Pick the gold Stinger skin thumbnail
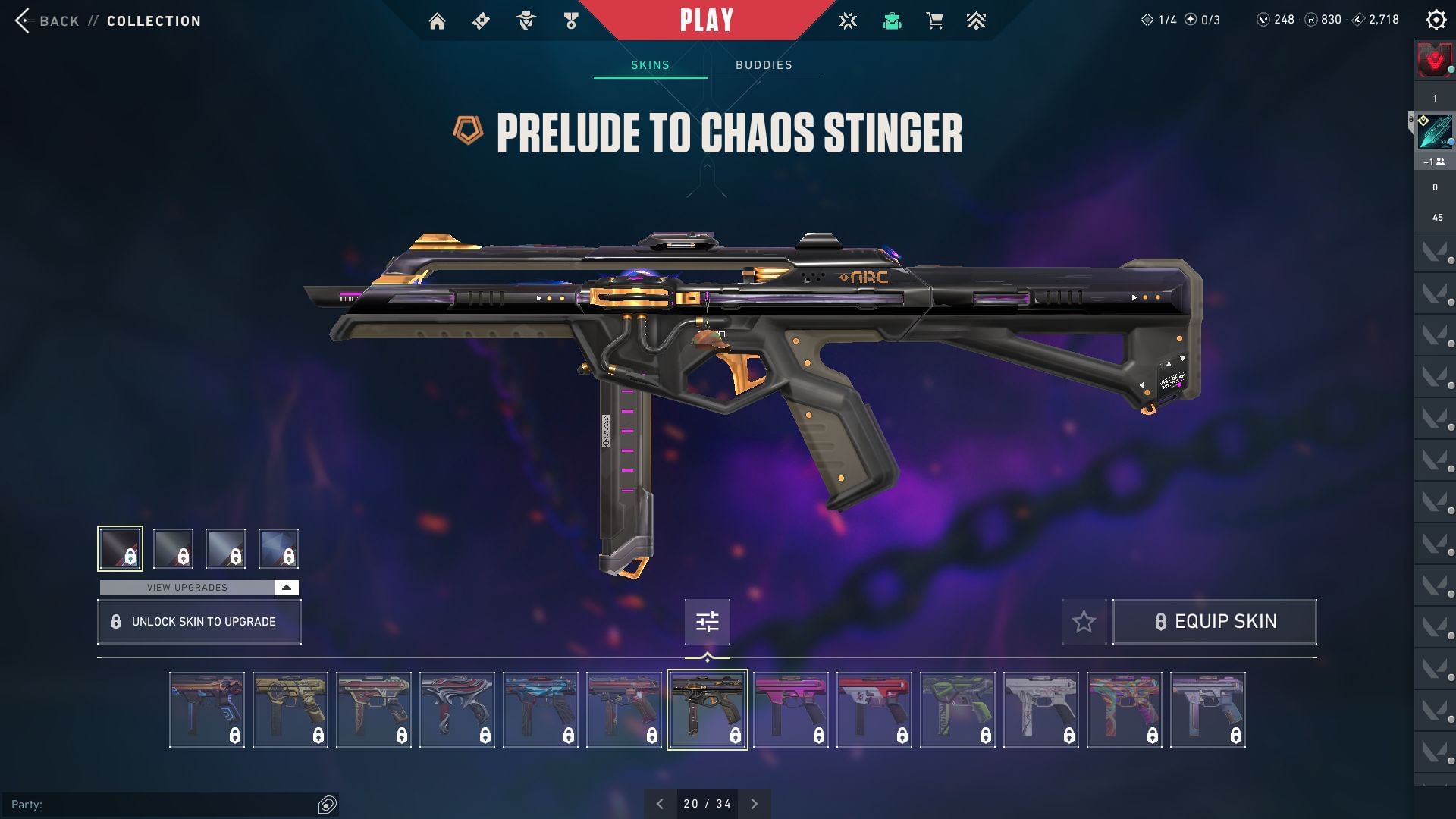 point(290,710)
